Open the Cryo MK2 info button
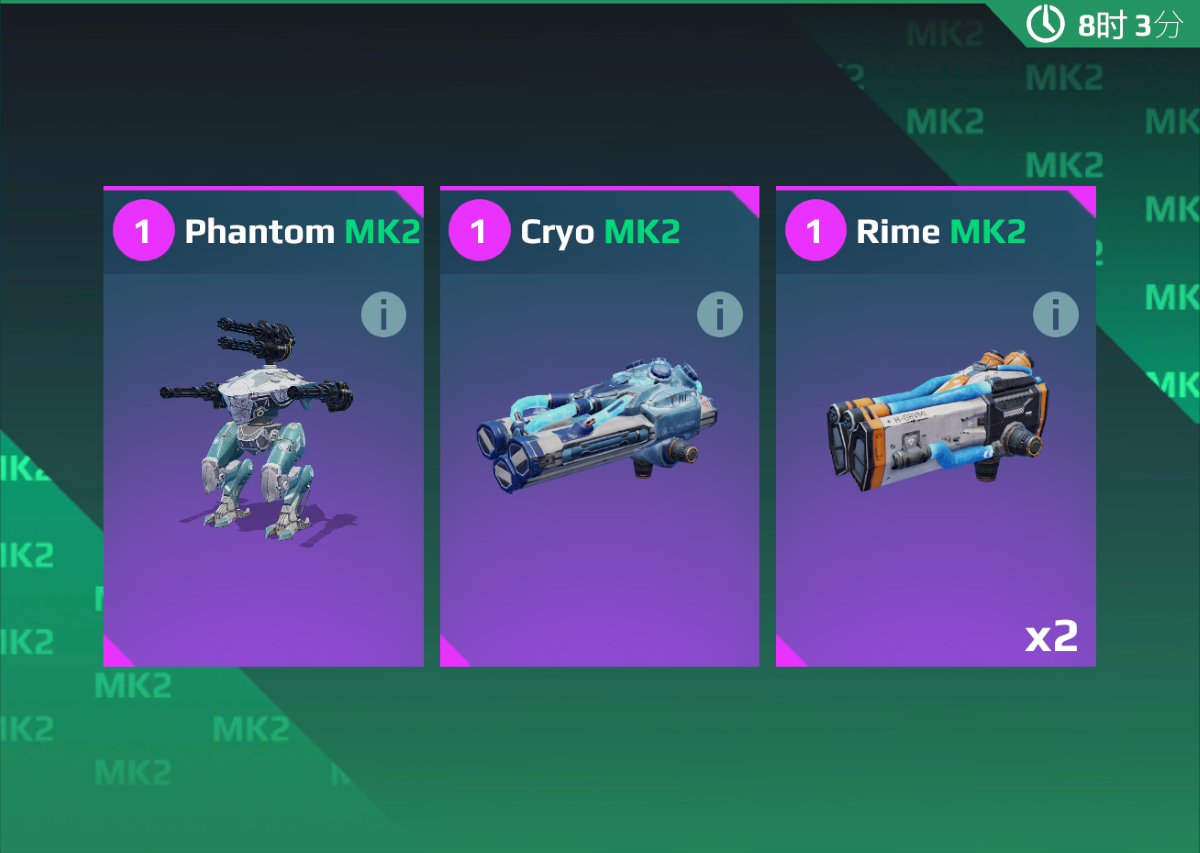The image size is (1200, 853). [719, 316]
